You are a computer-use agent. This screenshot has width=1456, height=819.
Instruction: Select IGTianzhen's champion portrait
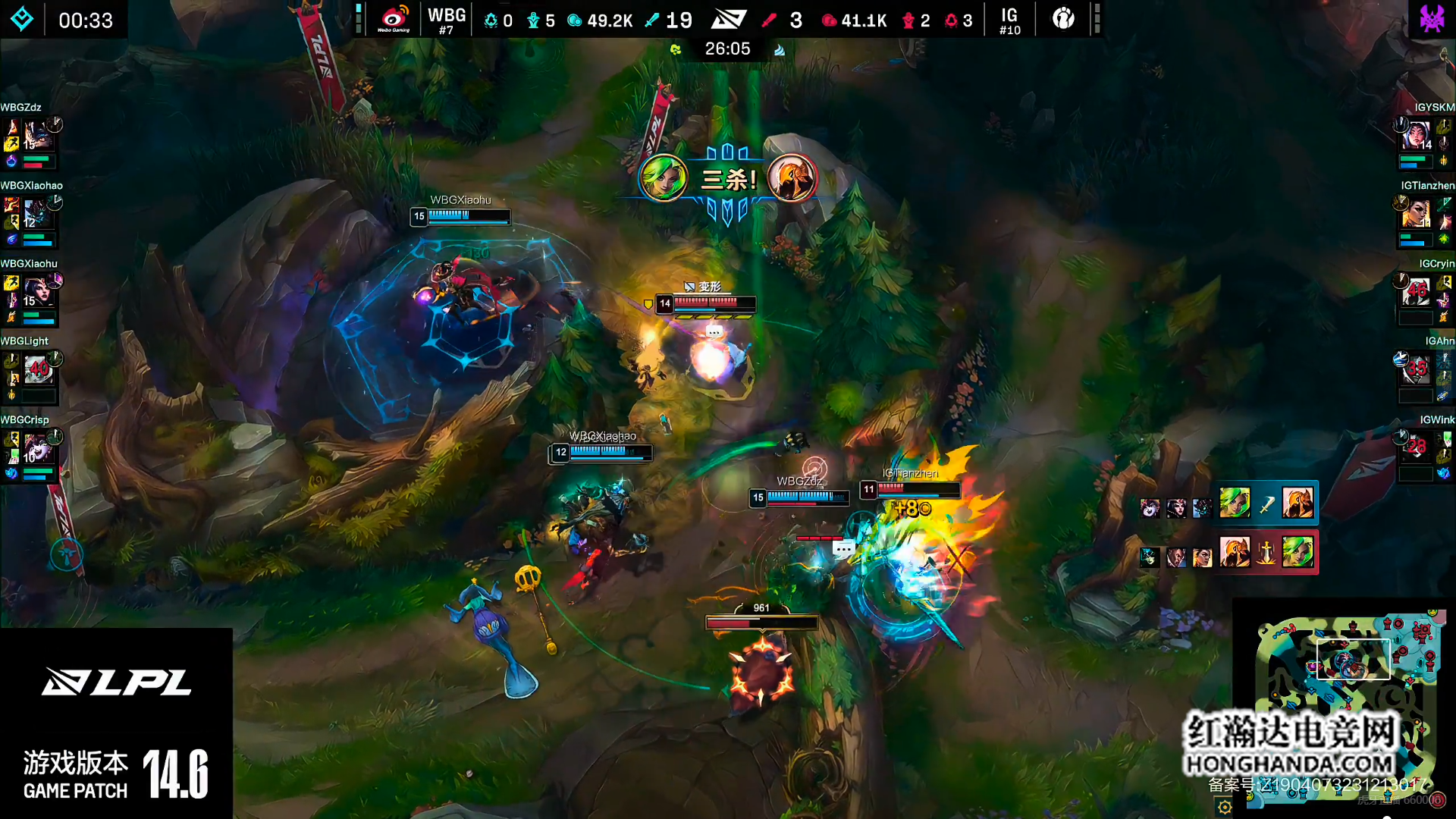coord(1416,215)
